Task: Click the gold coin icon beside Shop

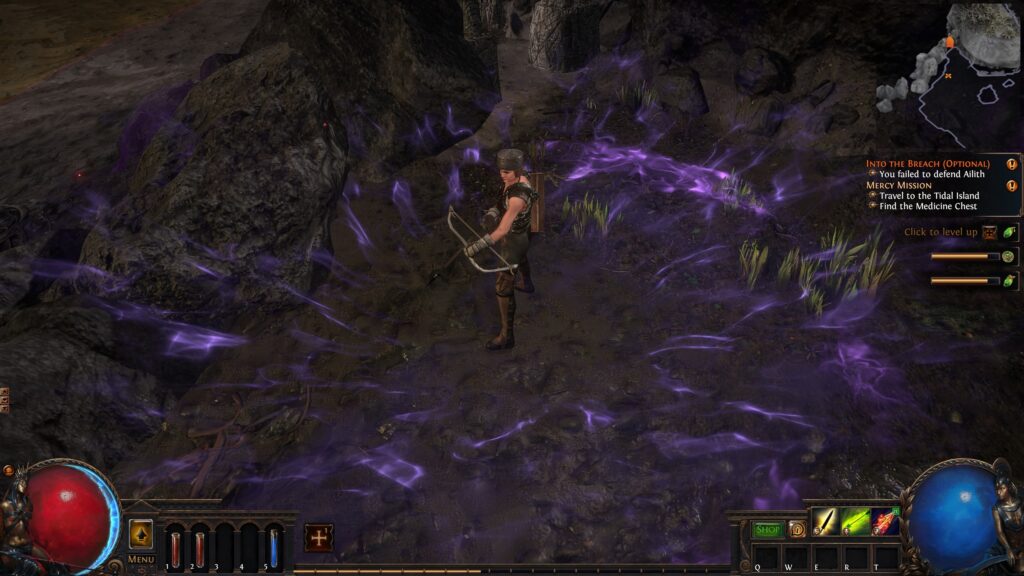Action: [x=796, y=530]
